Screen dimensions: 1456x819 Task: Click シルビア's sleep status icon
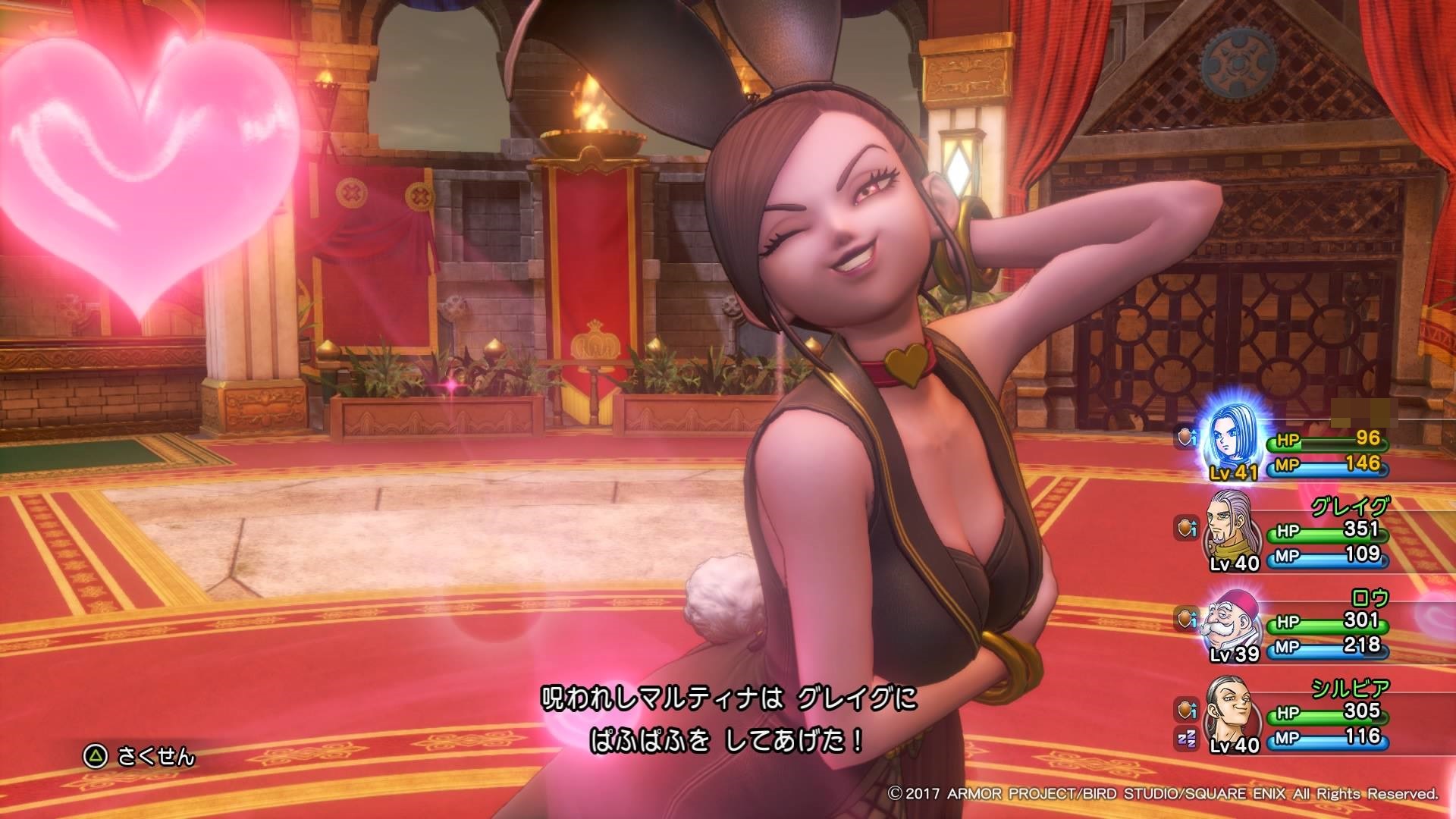pos(1186,737)
